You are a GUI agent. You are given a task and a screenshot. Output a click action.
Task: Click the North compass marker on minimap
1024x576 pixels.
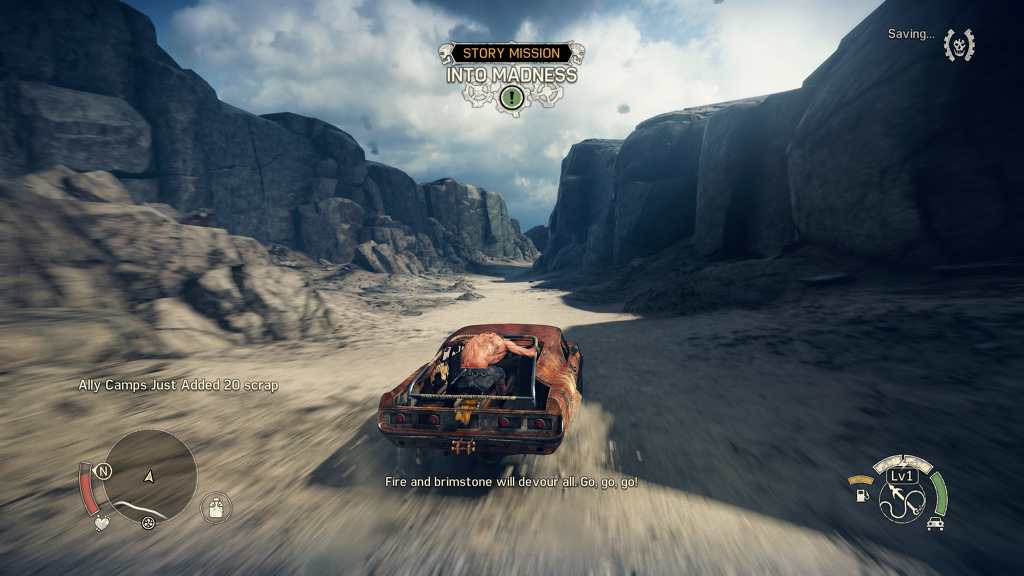click(102, 470)
